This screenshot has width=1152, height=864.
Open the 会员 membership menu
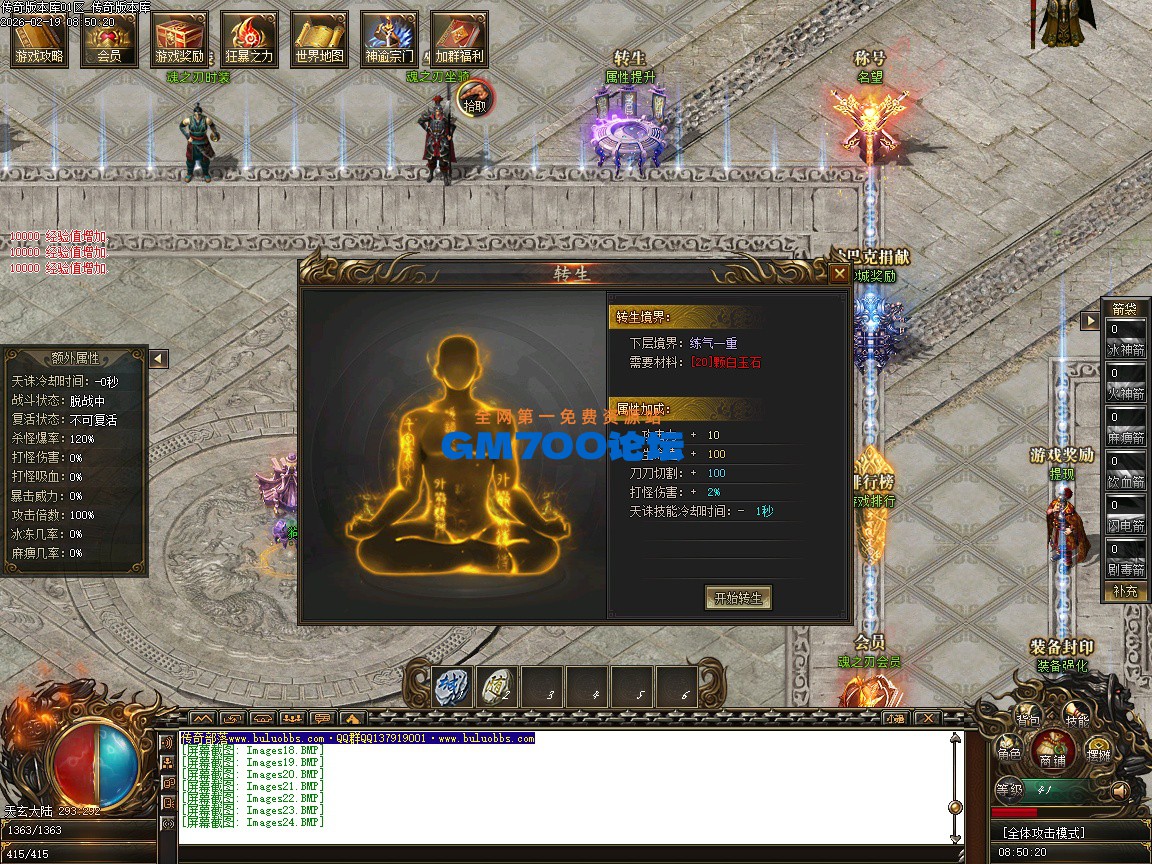[110, 40]
